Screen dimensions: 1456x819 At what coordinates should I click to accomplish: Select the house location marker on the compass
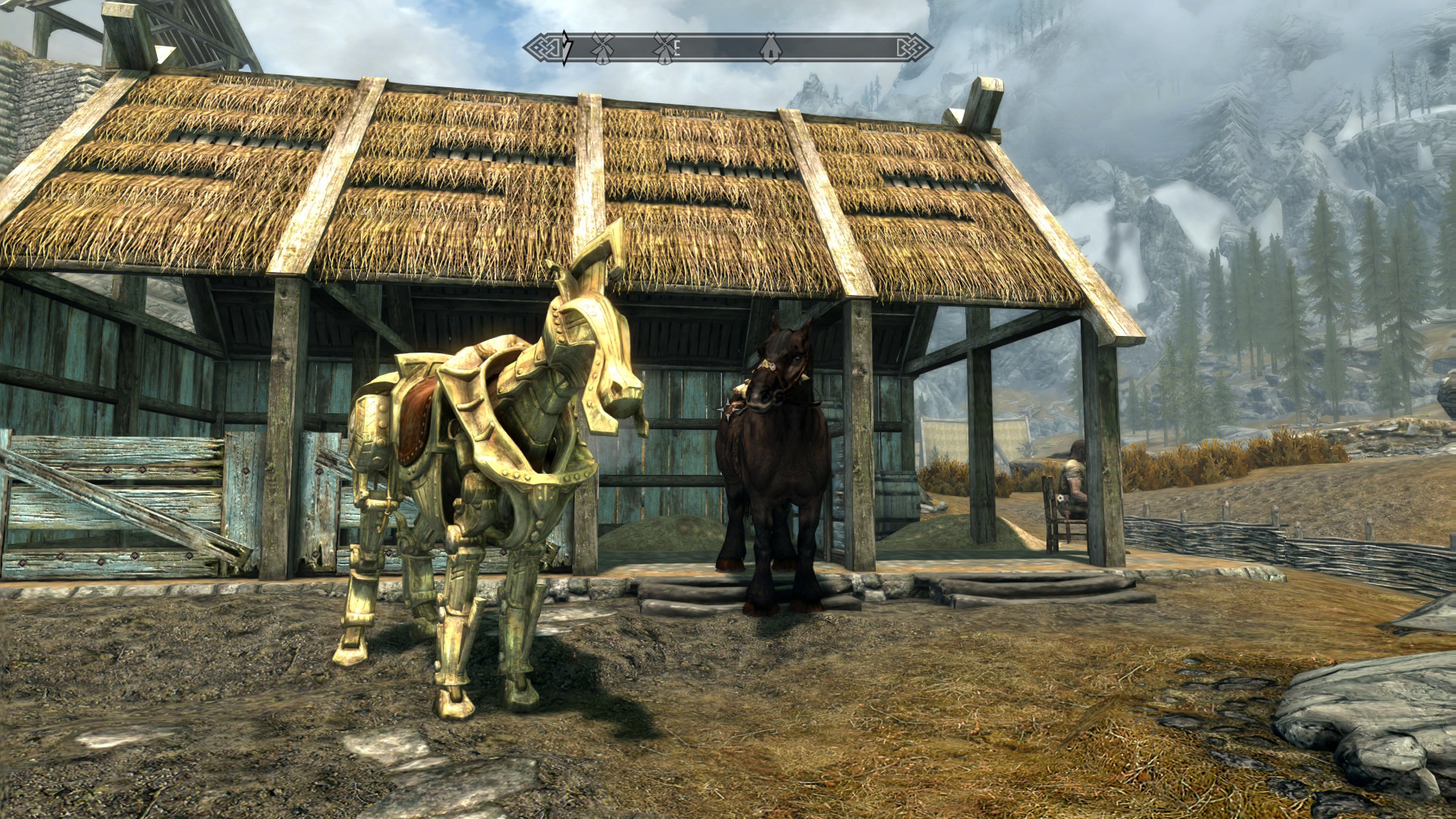coord(770,48)
